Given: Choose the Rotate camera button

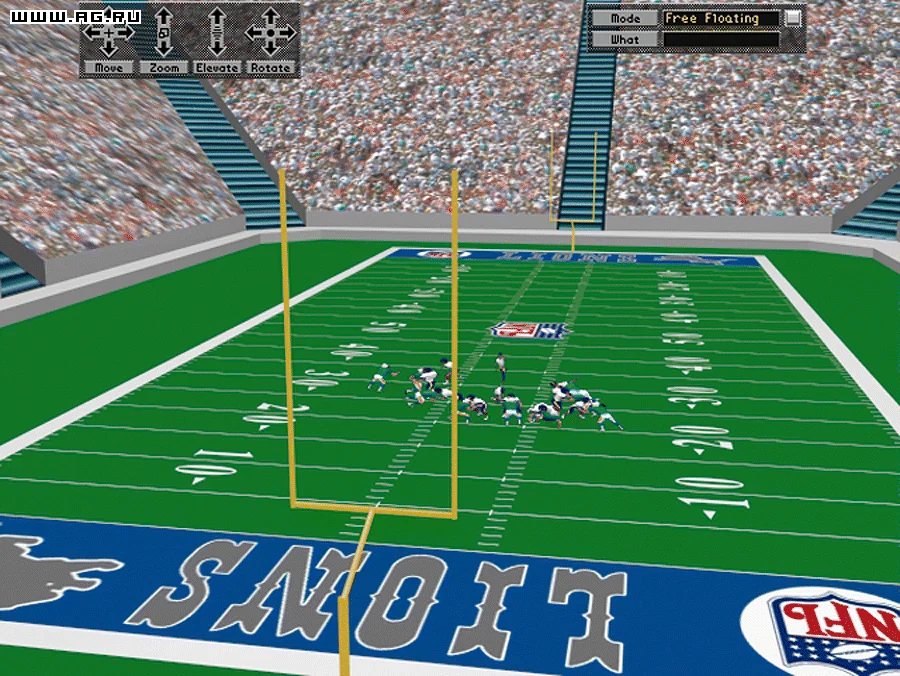Looking at the screenshot, I should (270, 68).
